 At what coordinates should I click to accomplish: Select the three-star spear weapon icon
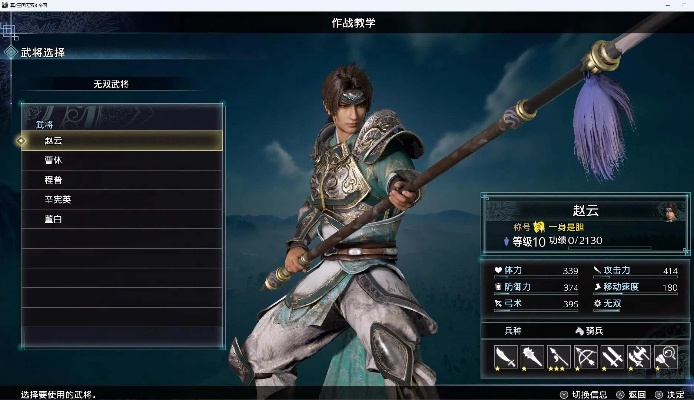(558, 355)
